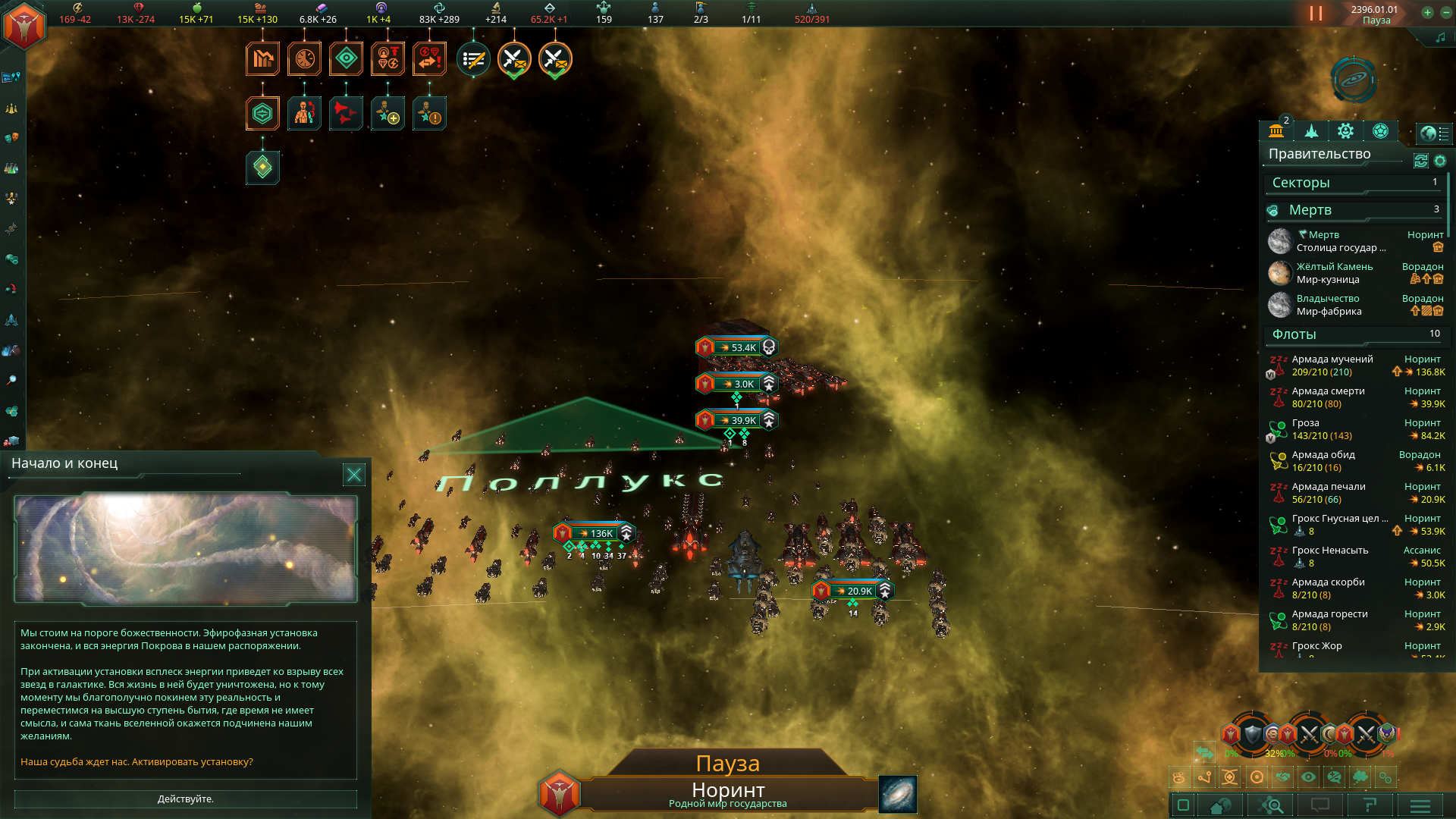Close the 'Начало и конец' event window
Image resolution: width=1456 pixels, height=819 pixels.
click(354, 475)
